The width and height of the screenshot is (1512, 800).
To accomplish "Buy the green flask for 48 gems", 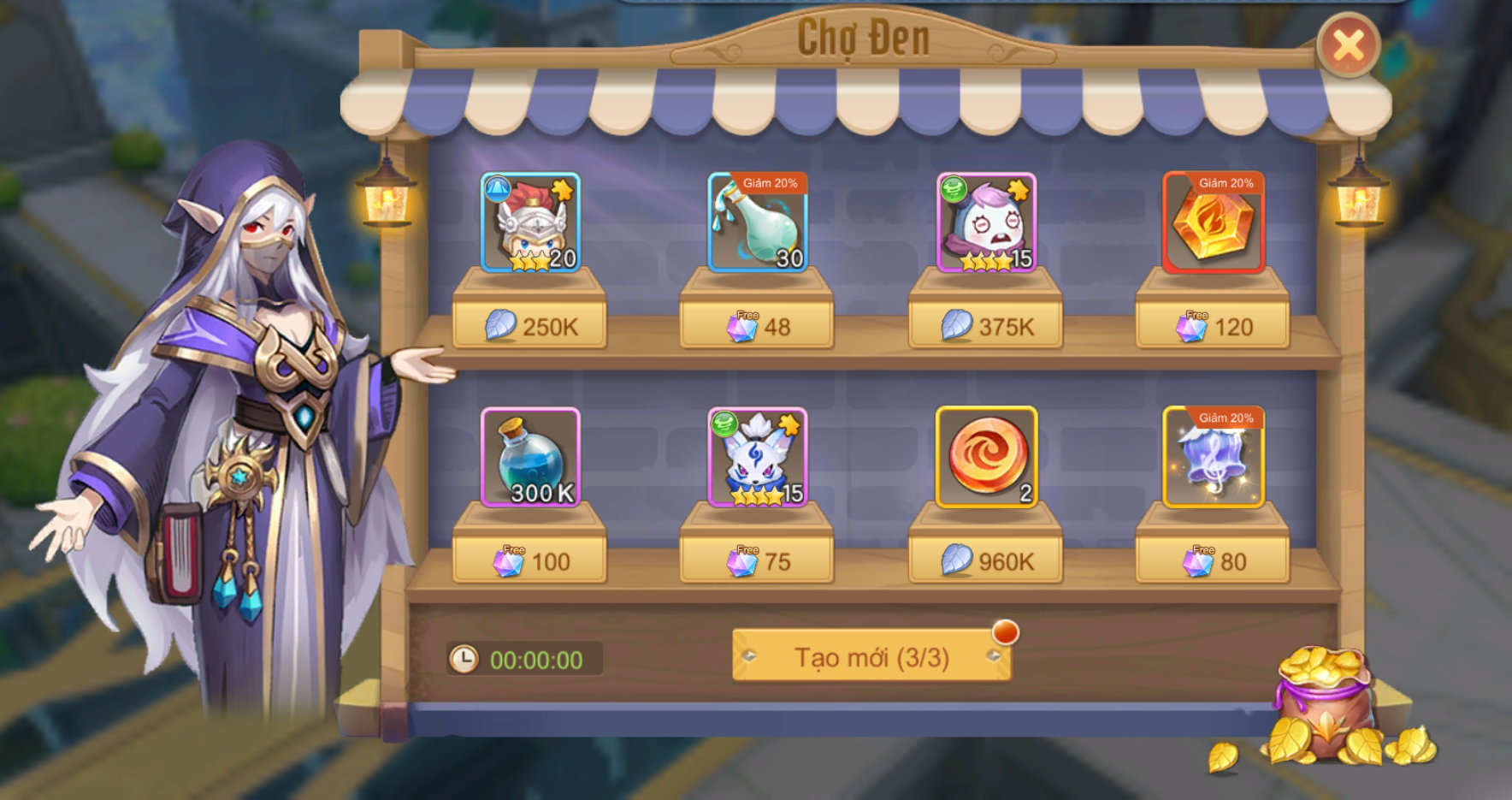I will click(758, 327).
